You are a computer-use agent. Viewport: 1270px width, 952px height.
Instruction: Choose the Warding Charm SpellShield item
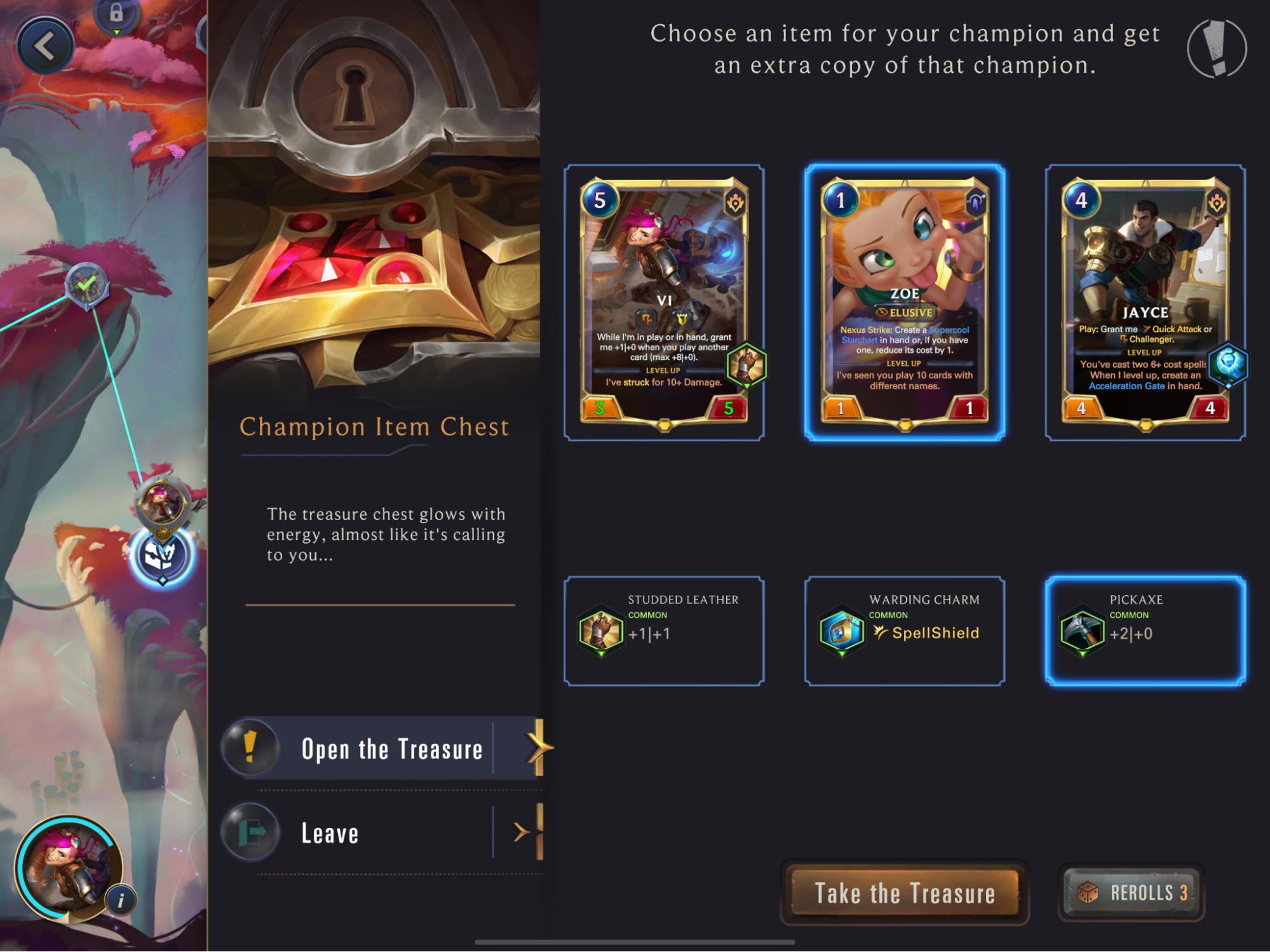[904, 631]
